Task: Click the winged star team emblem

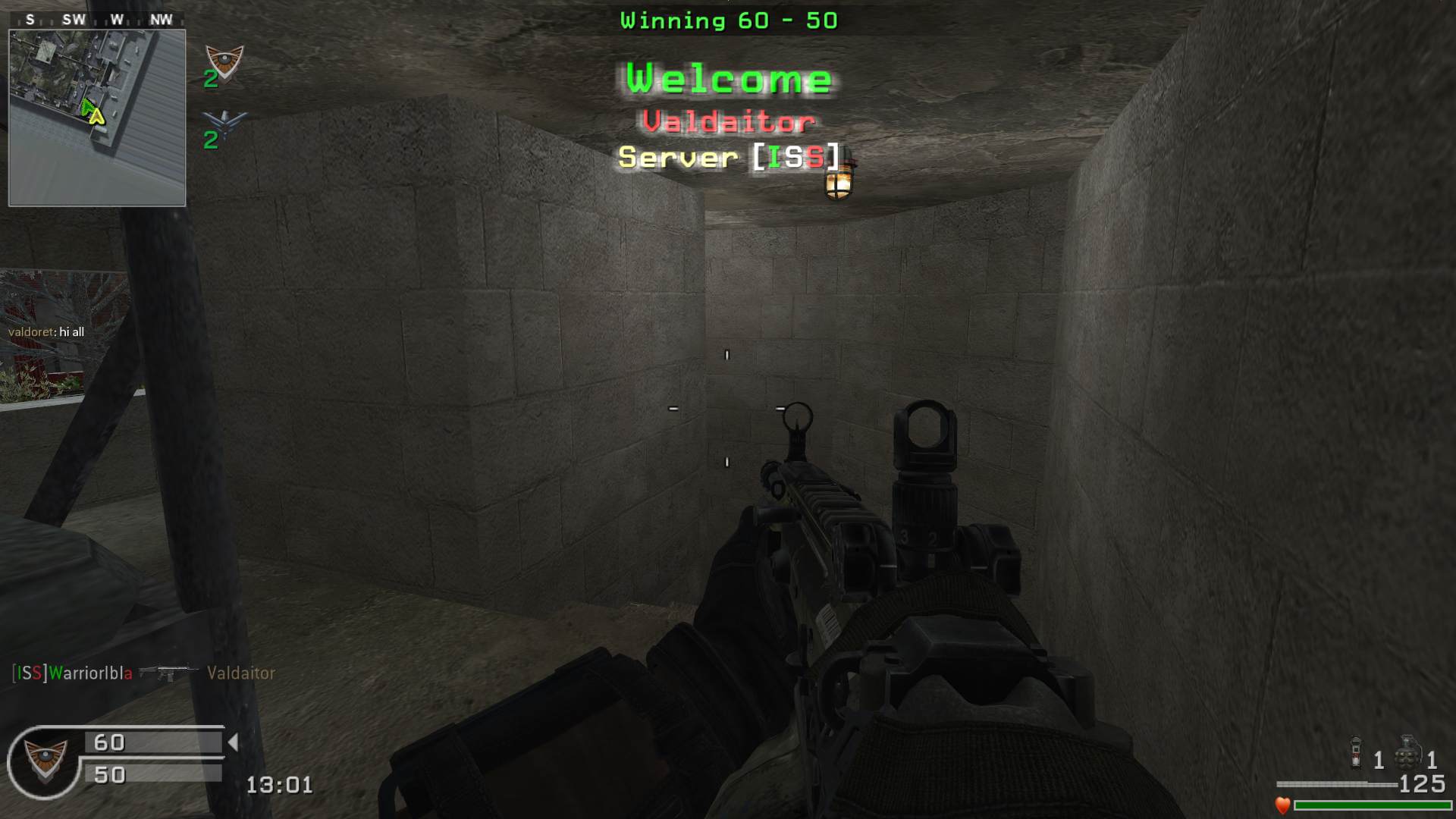Action: (x=225, y=123)
